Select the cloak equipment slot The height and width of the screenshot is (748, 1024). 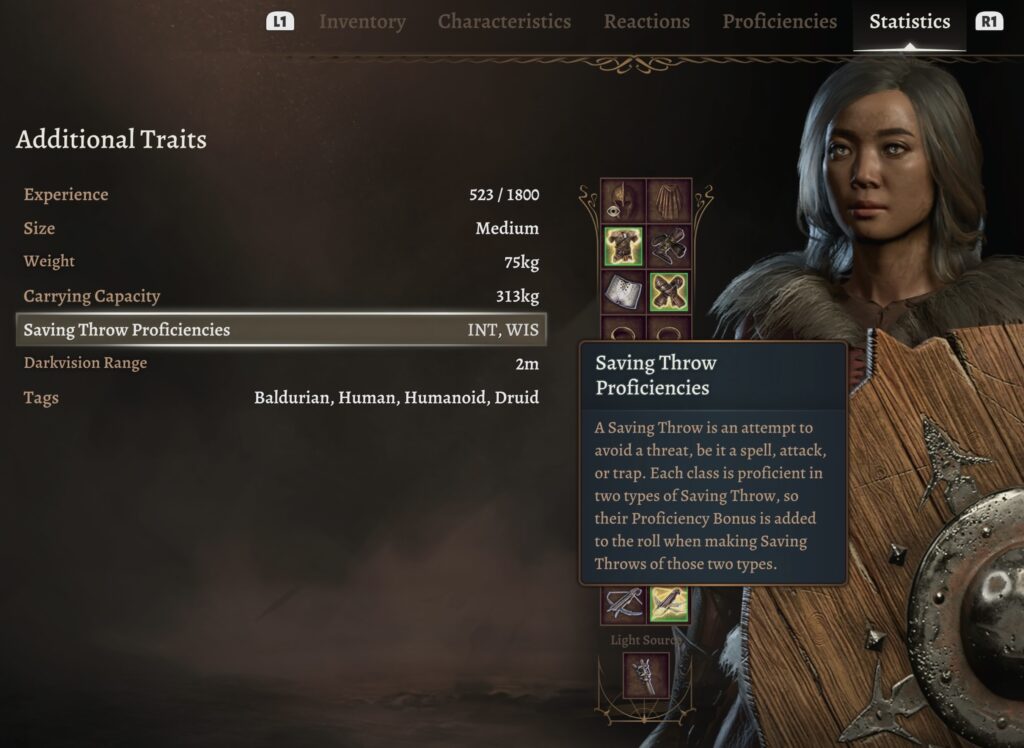[669, 200]
